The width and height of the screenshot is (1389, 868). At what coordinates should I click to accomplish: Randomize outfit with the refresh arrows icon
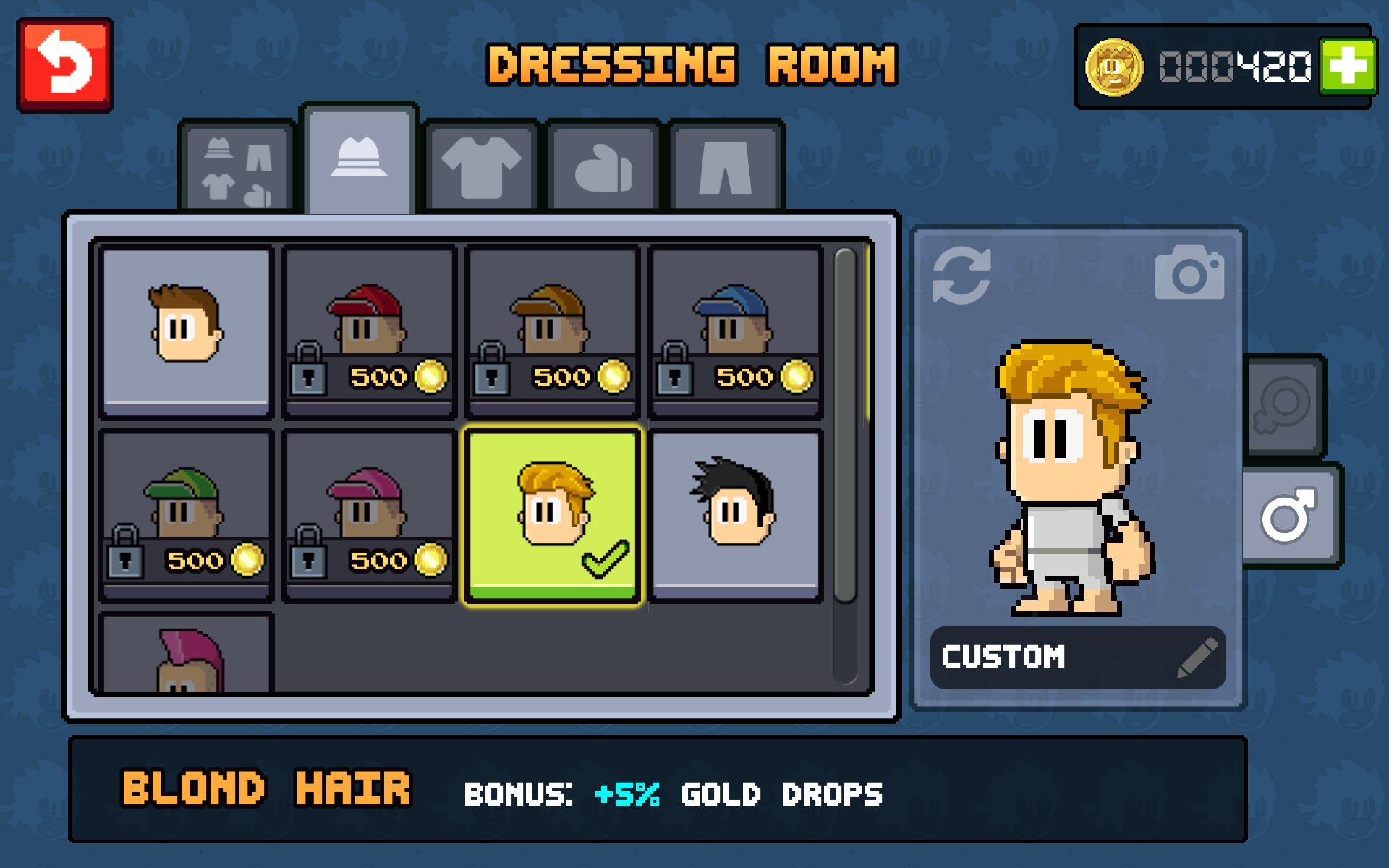[961, 276]
